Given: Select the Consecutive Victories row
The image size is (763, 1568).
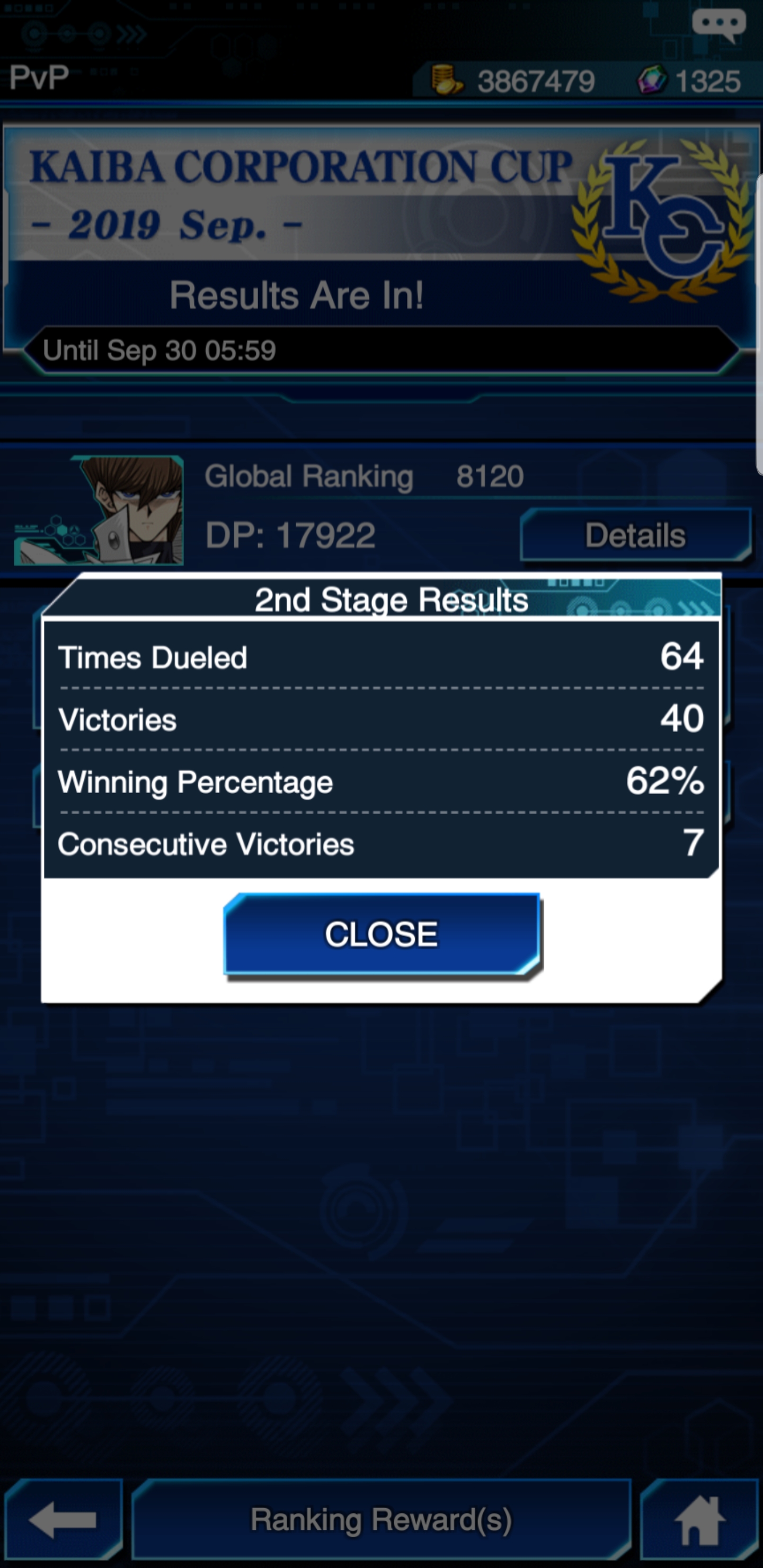Looking at the screenshot, I should (x=208, y=844).
